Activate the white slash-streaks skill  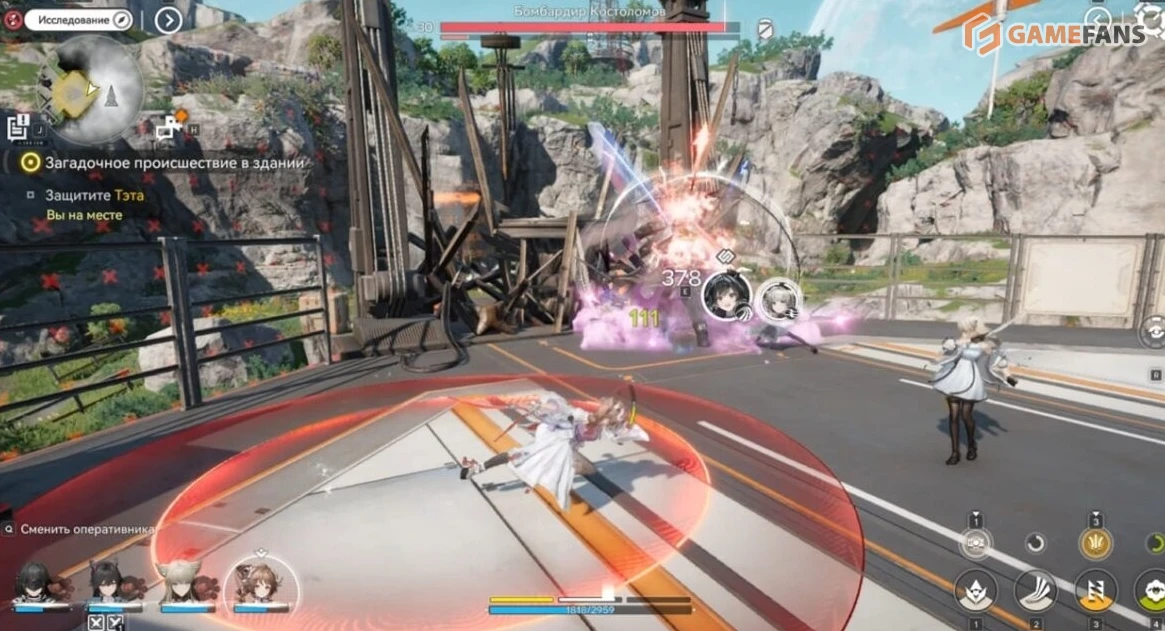point(1035,592)
